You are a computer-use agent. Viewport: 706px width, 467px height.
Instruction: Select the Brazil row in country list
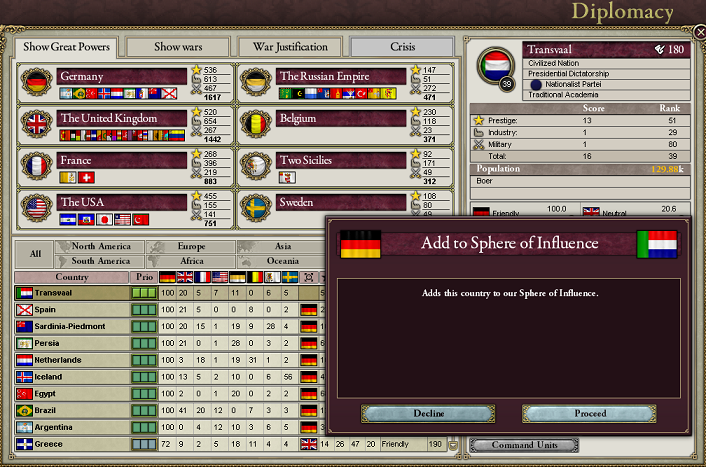[72, 410]
